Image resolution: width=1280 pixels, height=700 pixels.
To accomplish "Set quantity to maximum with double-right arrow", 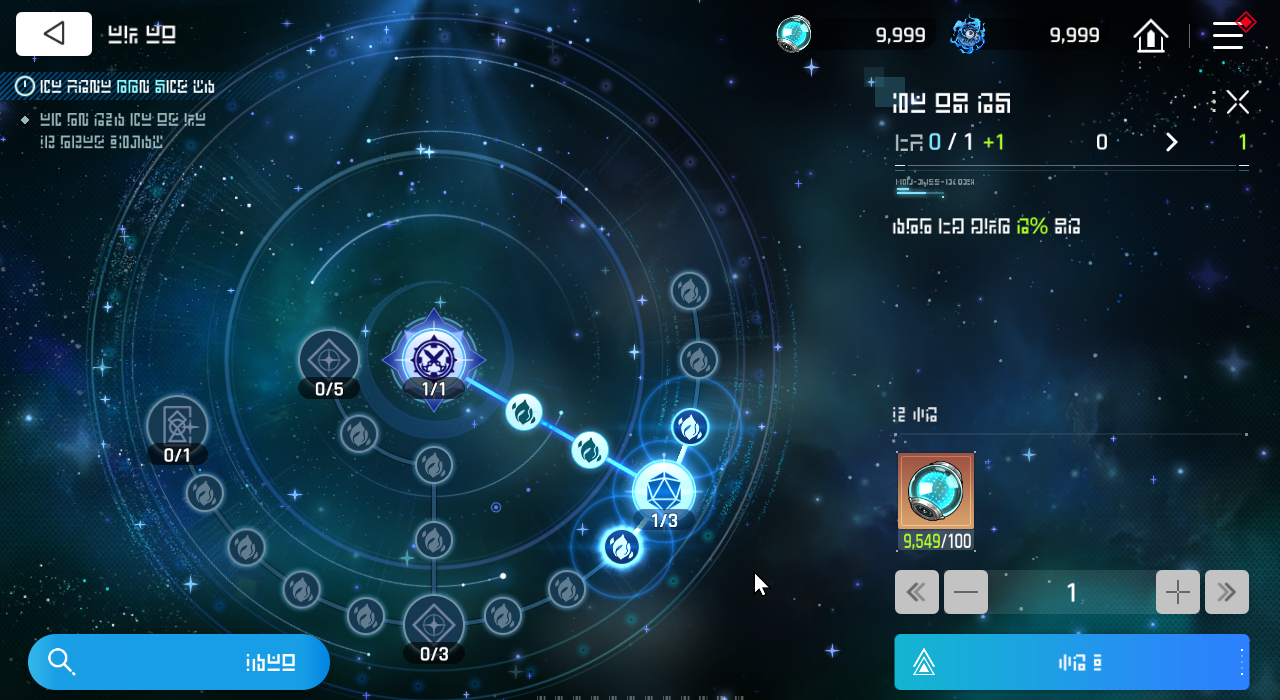I will (x=1227, y=592).
